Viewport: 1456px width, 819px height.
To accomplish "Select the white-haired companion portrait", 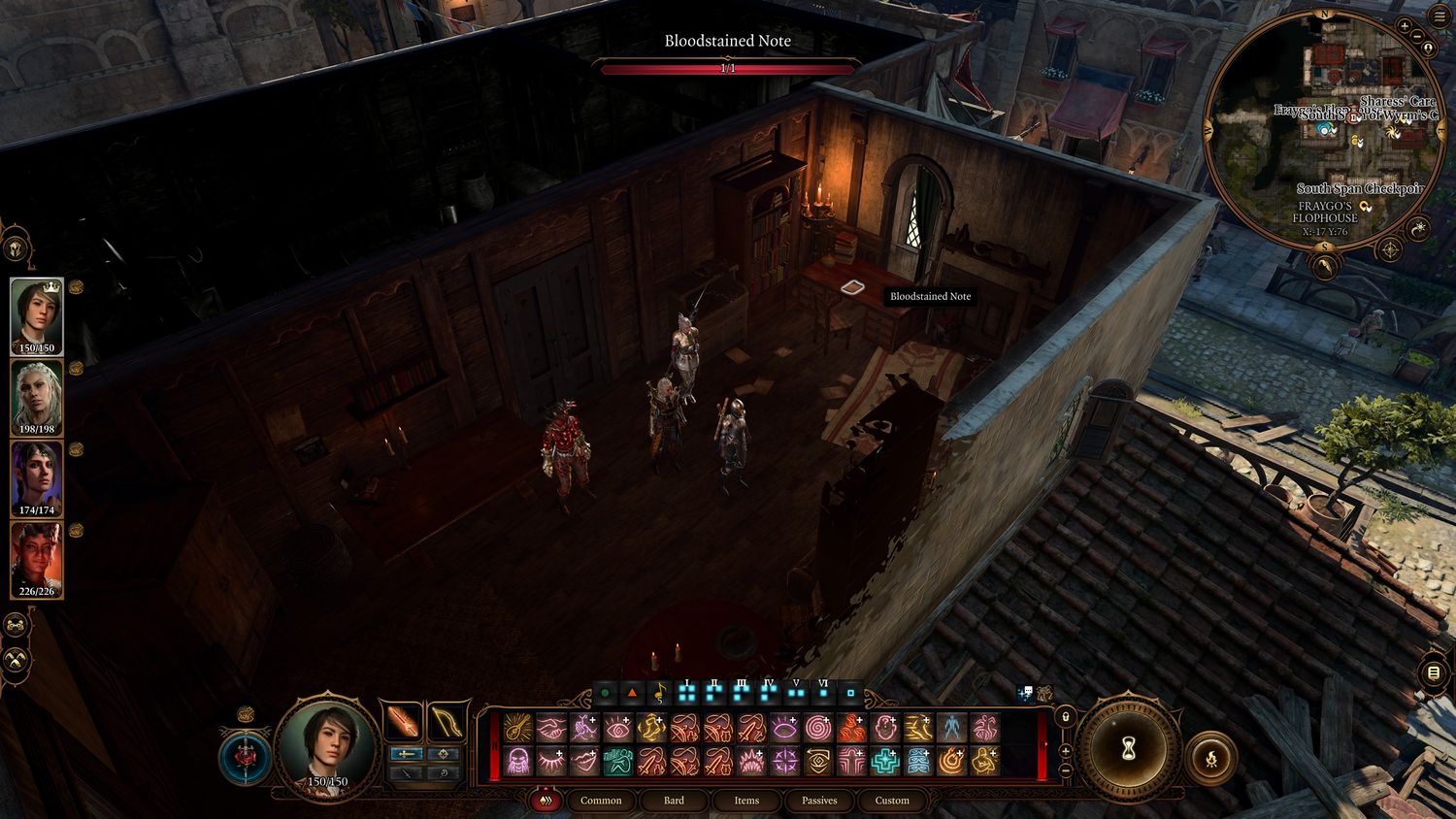I will 37,397.
